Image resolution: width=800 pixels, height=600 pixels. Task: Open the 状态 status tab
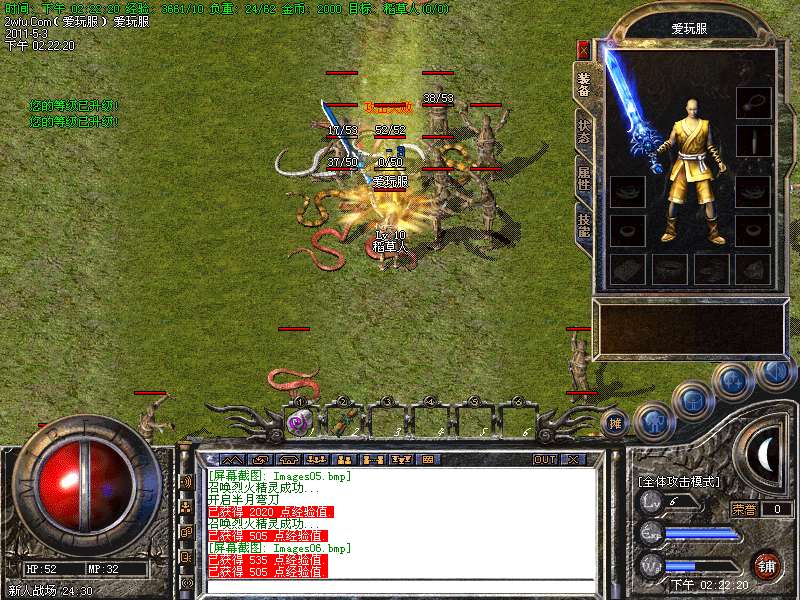point(584,130)
